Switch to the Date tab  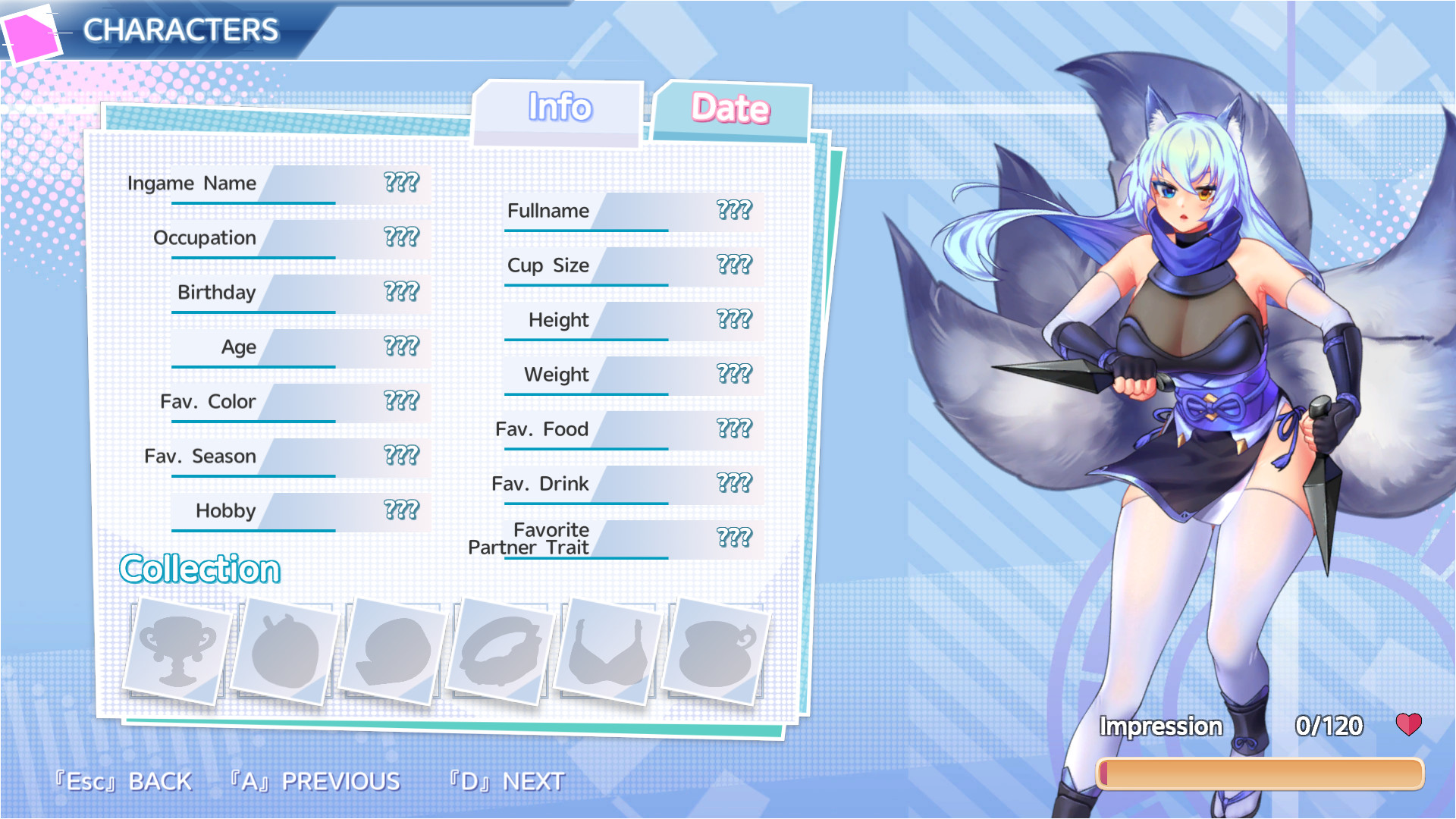[x=730, y=108]
